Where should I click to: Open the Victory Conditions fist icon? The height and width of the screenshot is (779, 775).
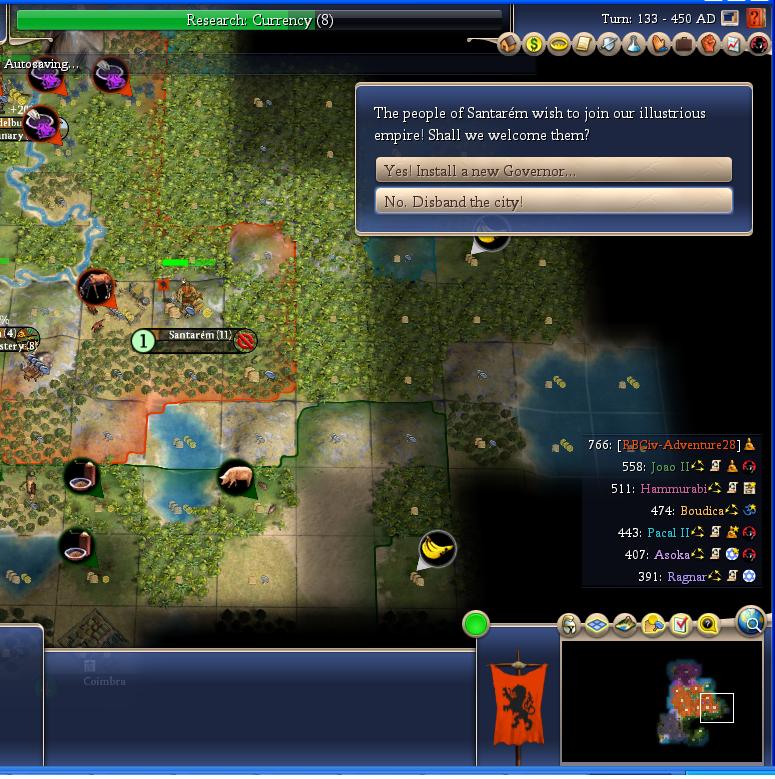click(709, 44)
